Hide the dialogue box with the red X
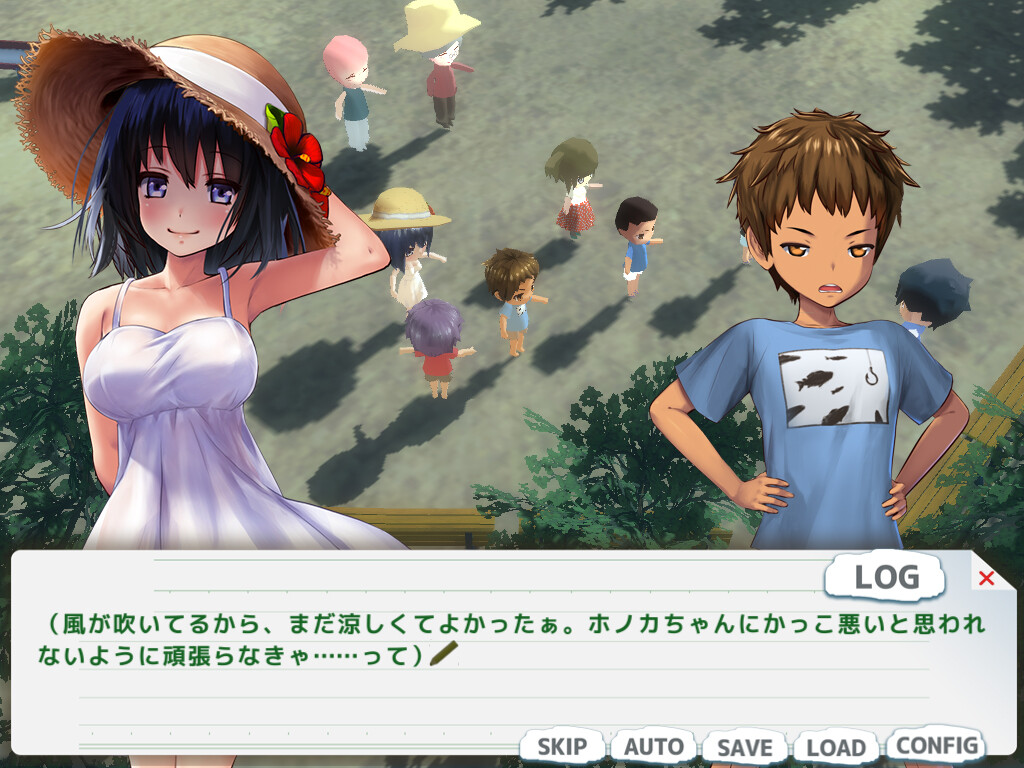 click(x=986, y=578)
